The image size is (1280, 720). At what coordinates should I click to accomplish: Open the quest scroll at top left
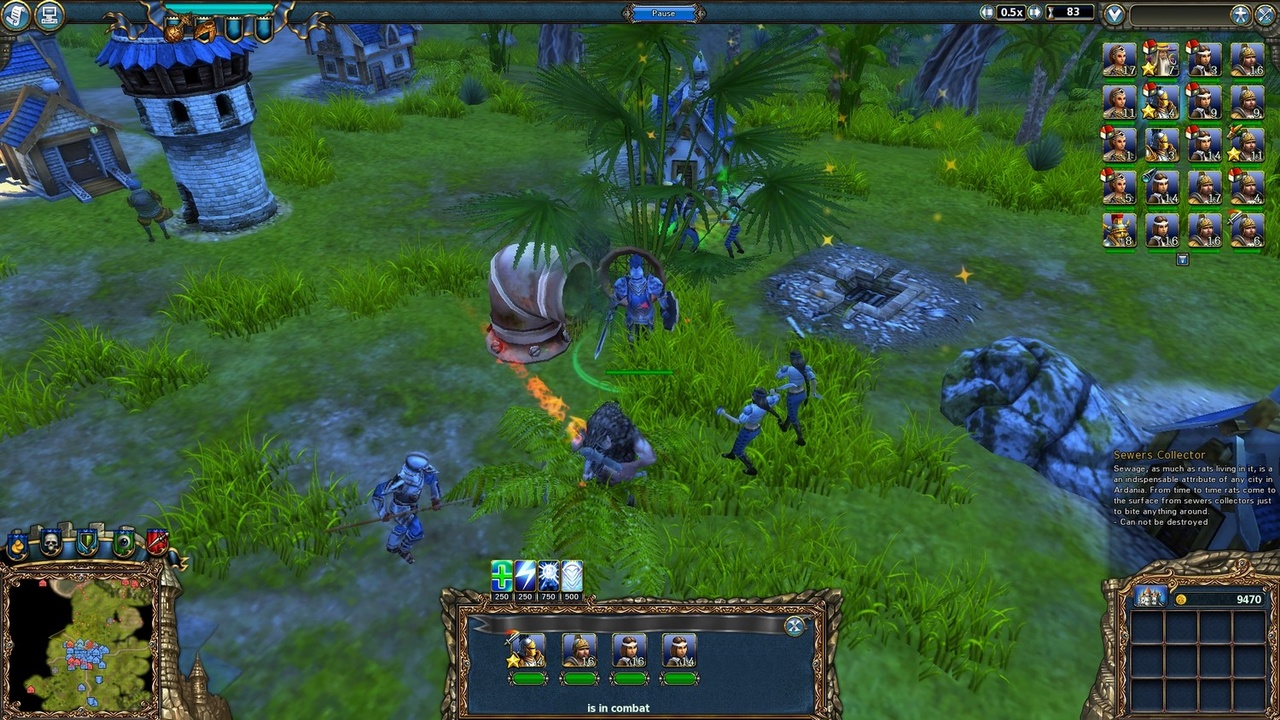(14, 14)
